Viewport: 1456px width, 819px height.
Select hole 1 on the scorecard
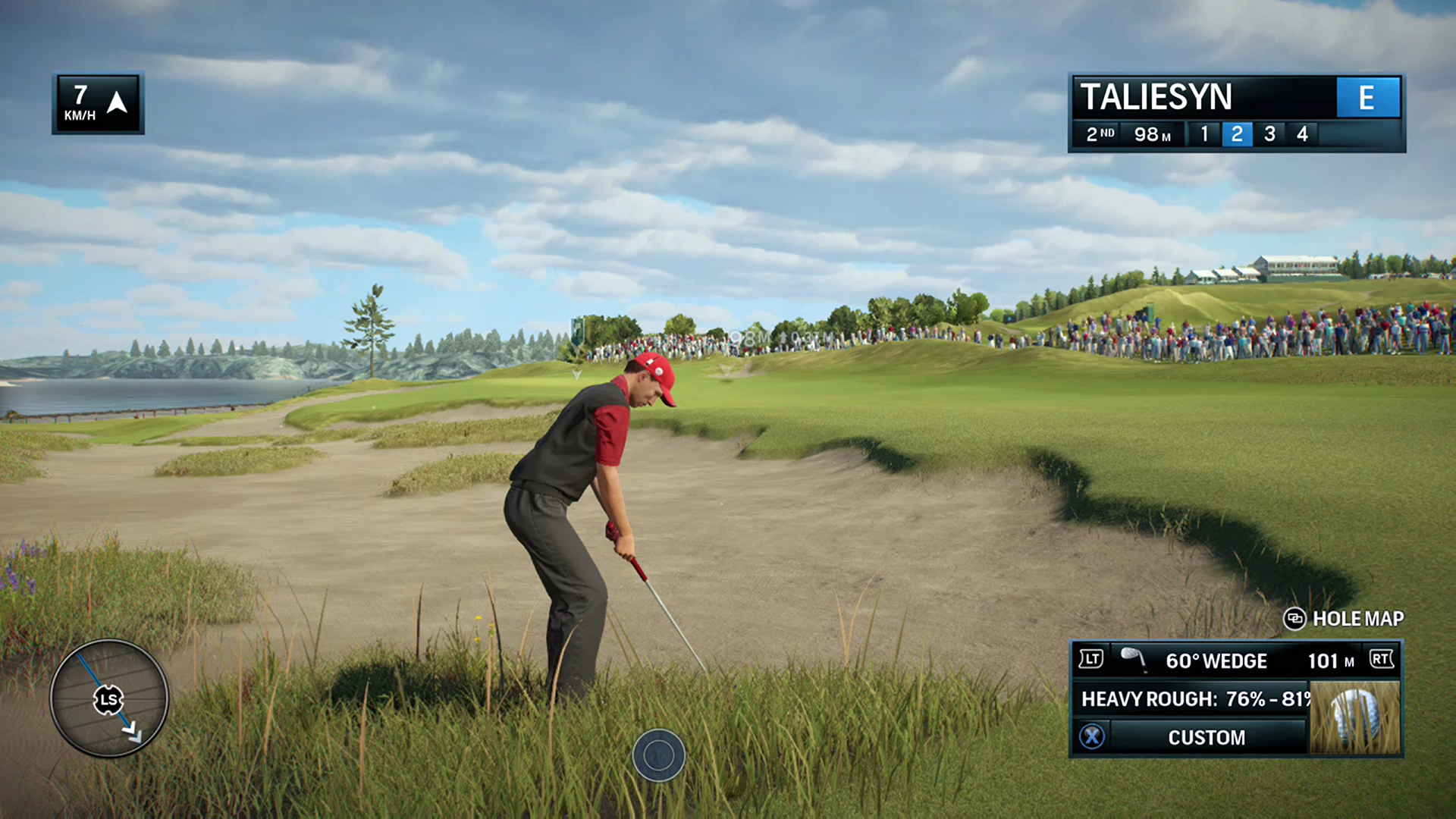point(1204,134)
